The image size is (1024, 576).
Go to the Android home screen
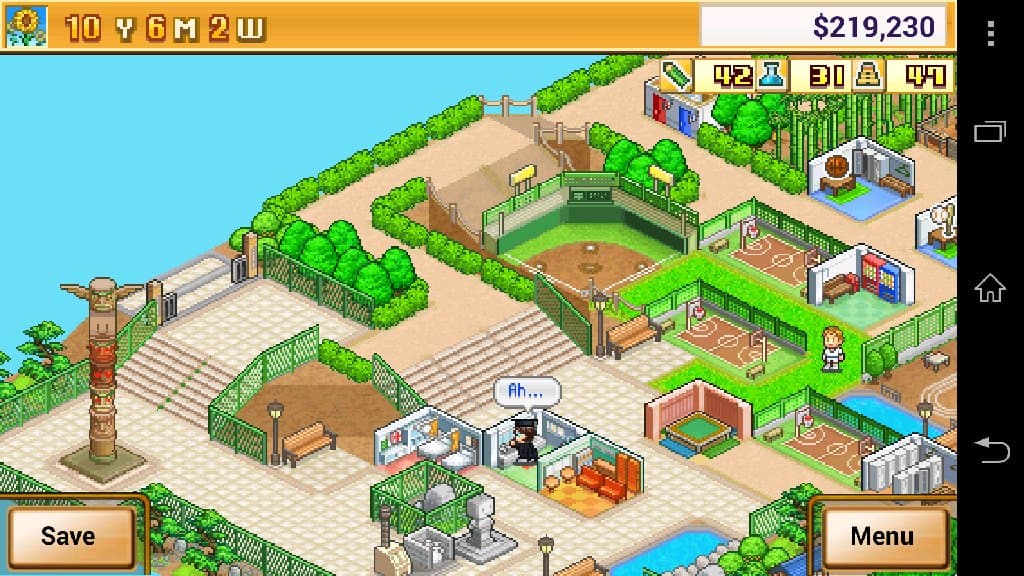coord(990,288)
